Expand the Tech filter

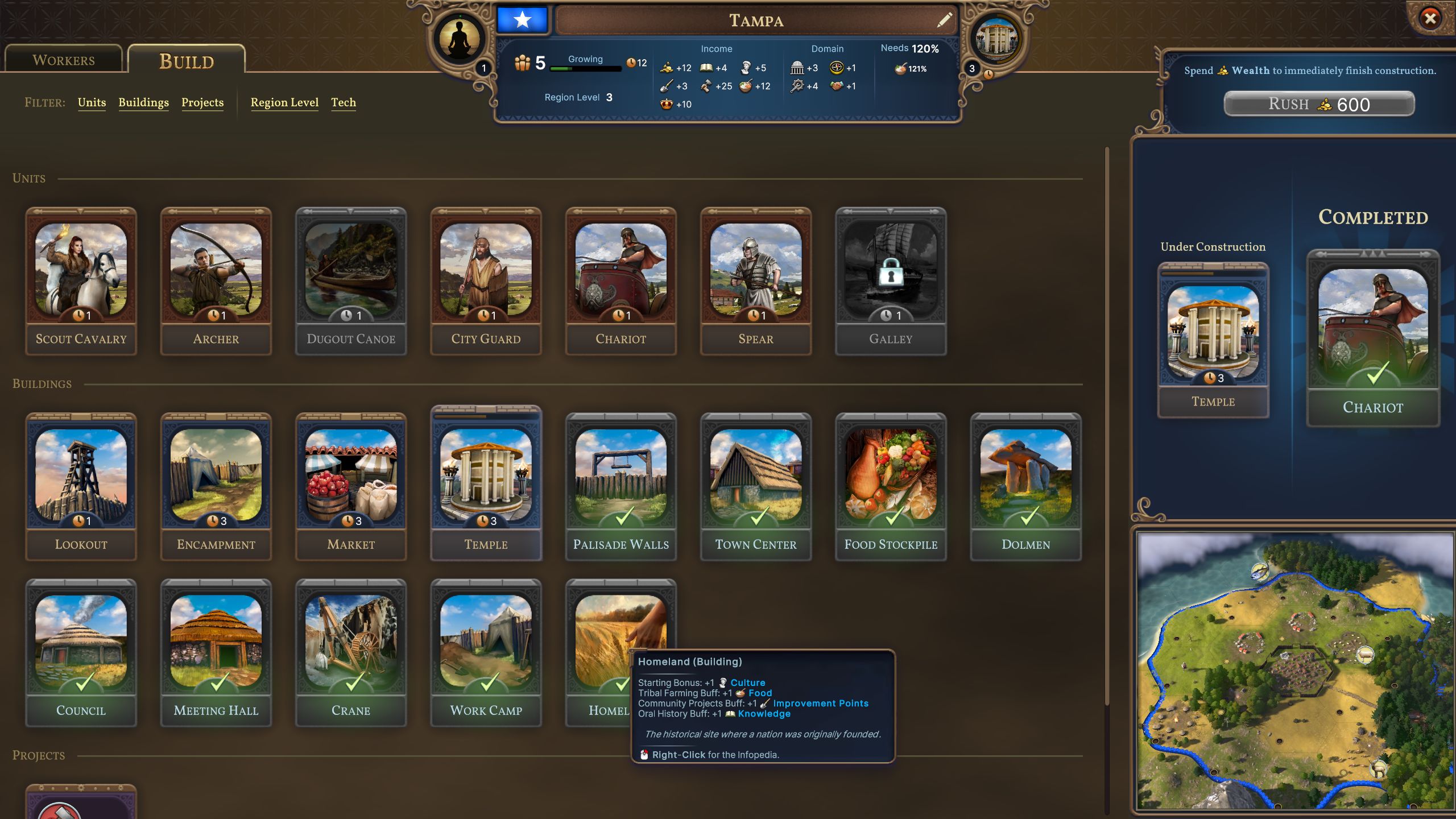click(344, 102)
